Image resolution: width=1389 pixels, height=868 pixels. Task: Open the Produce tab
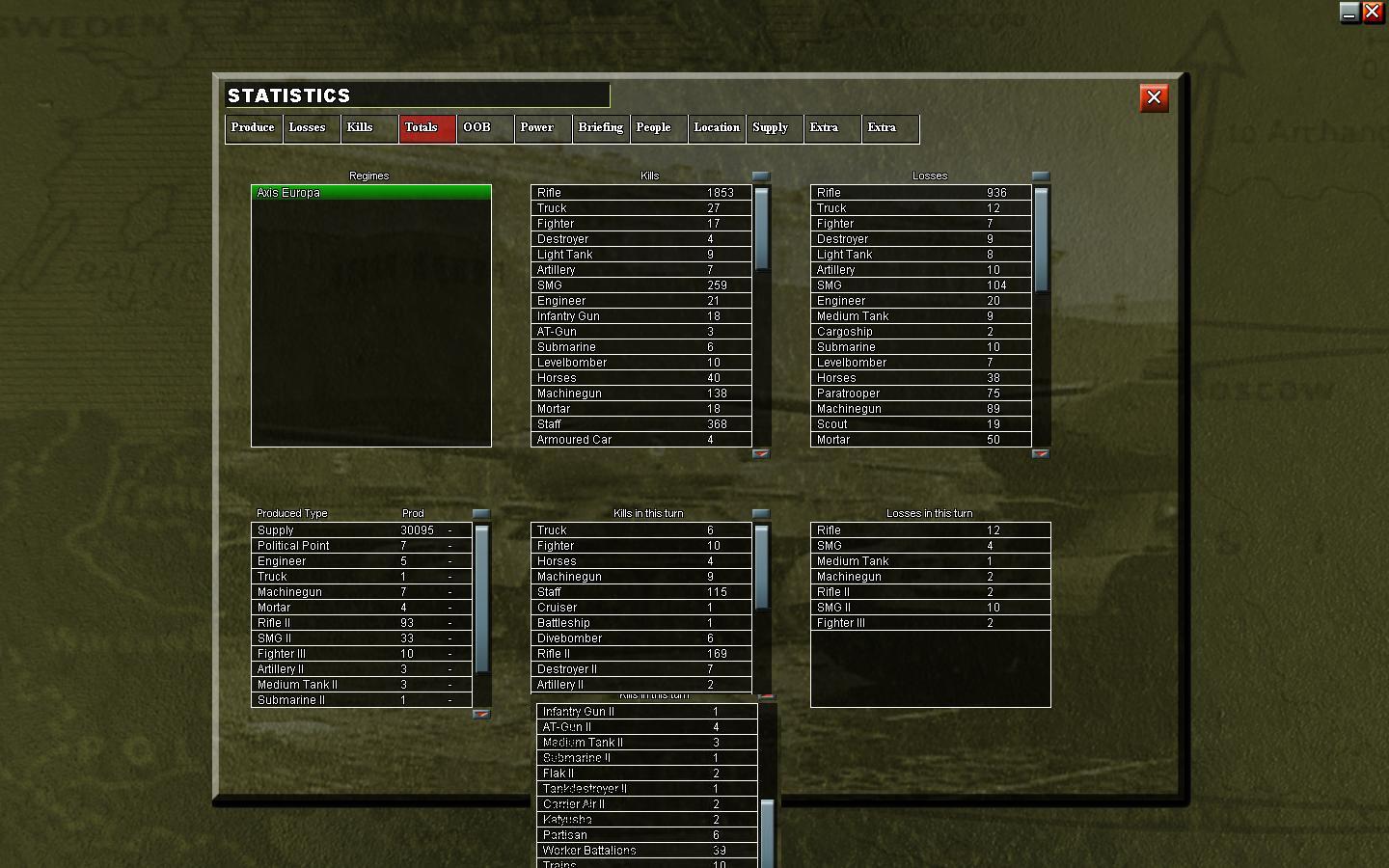click(x=253, y=128)
